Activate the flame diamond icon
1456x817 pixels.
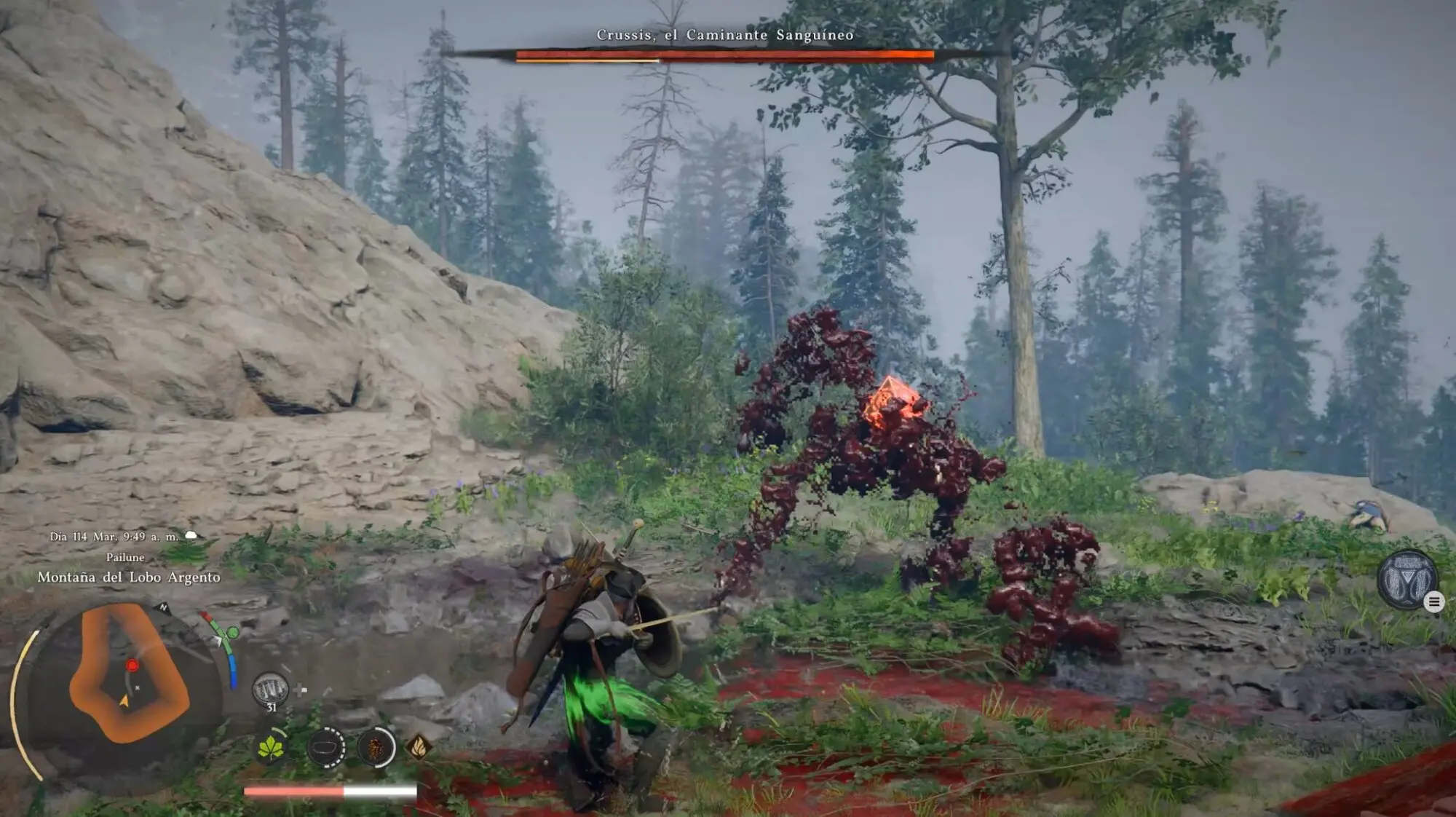419,746
